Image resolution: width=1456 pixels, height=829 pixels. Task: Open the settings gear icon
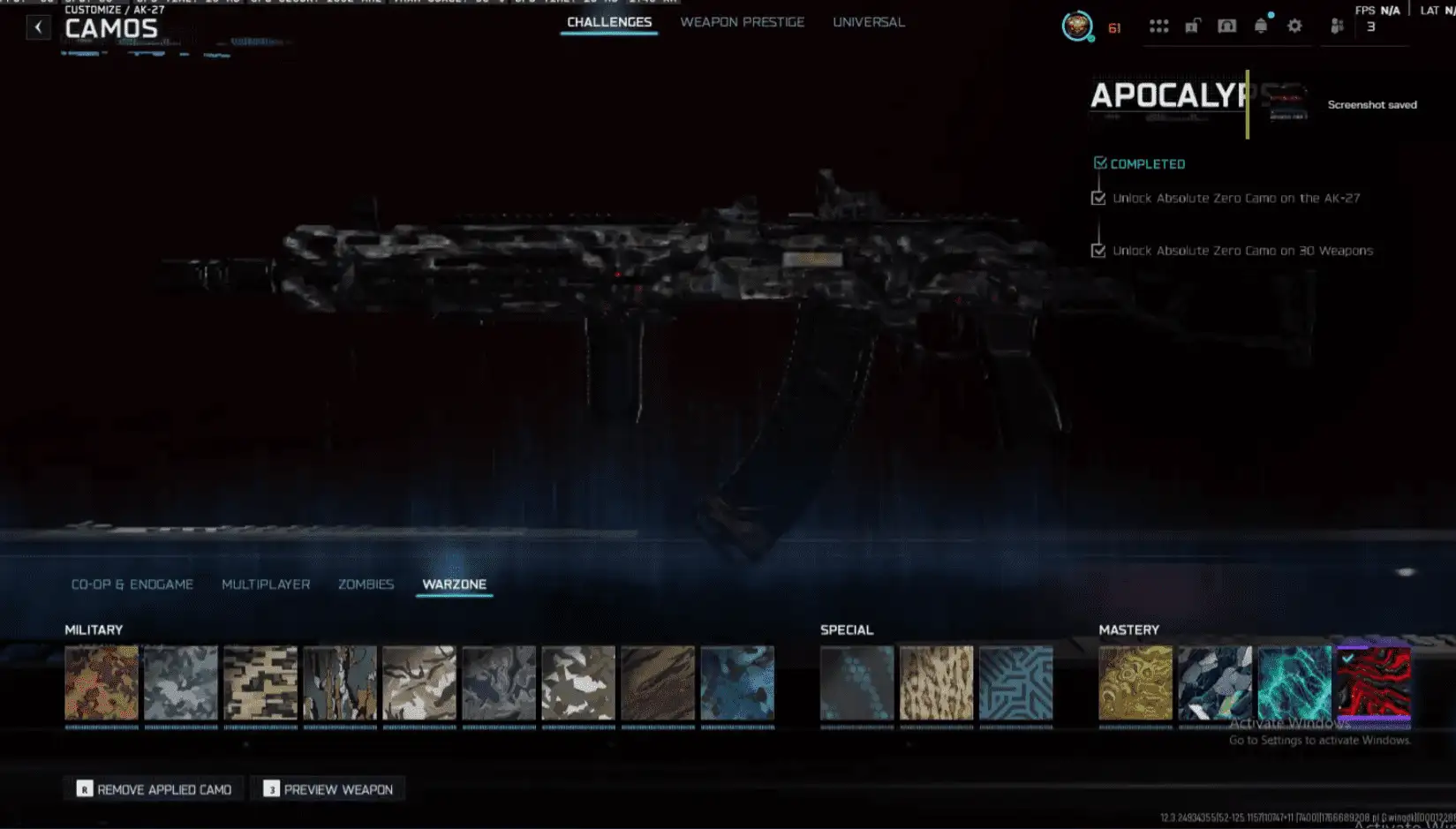coord(1294,26)
